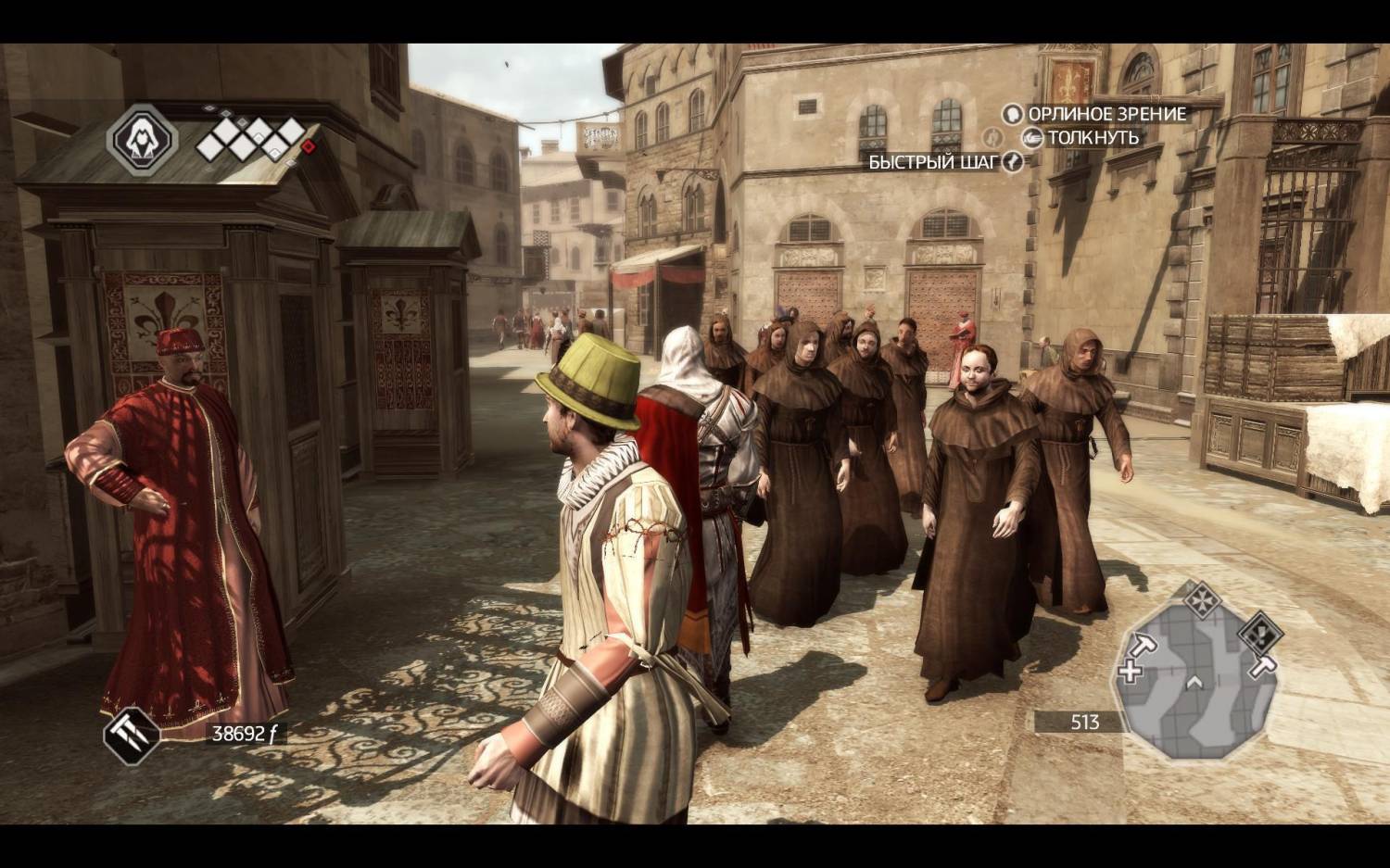Select the equipped weapon icon beside the money
The height and width of the screenshot is (868, 1390).
pyautogui.click(x=132, y=733)
